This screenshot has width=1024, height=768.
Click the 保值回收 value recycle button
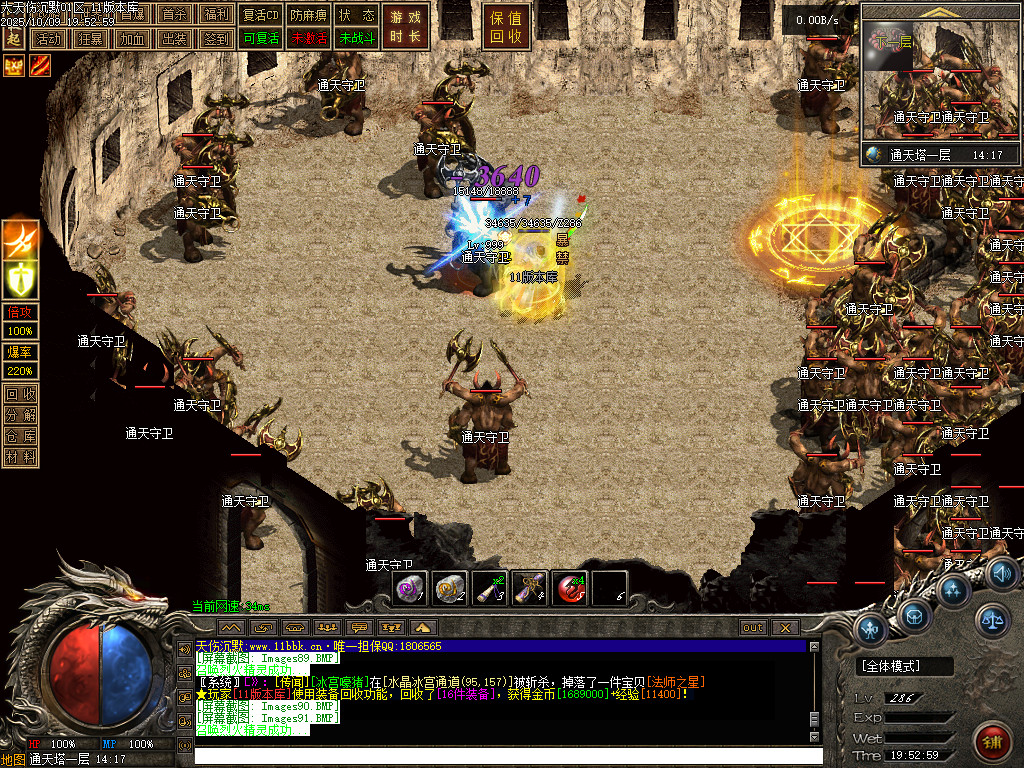[507, 27]
